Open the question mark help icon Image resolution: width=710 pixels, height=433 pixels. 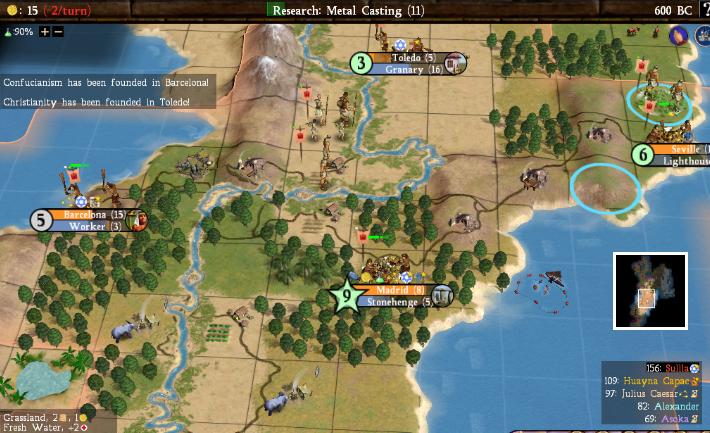[x=703, y=10]
